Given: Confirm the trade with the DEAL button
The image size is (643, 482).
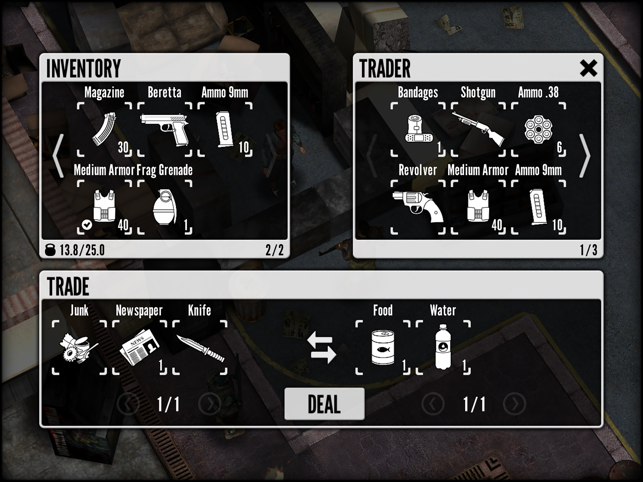Looking at the screenshot, I should click(x=324, y=404).
